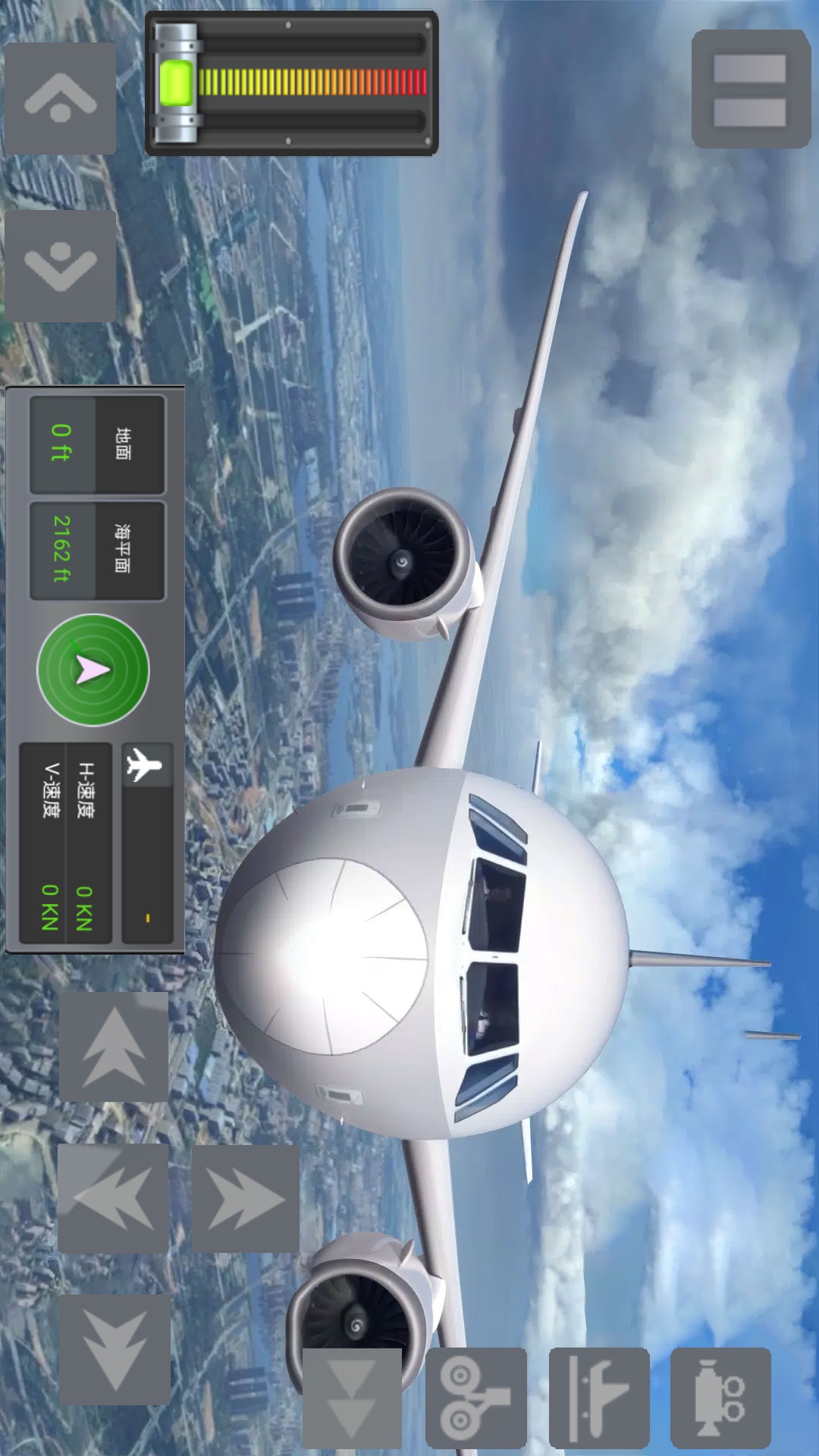Viewport: 819px width, 1456px height.
Task: Toggle the wing flaps button
Action: pyautogui.click(x=599, y=1398)
